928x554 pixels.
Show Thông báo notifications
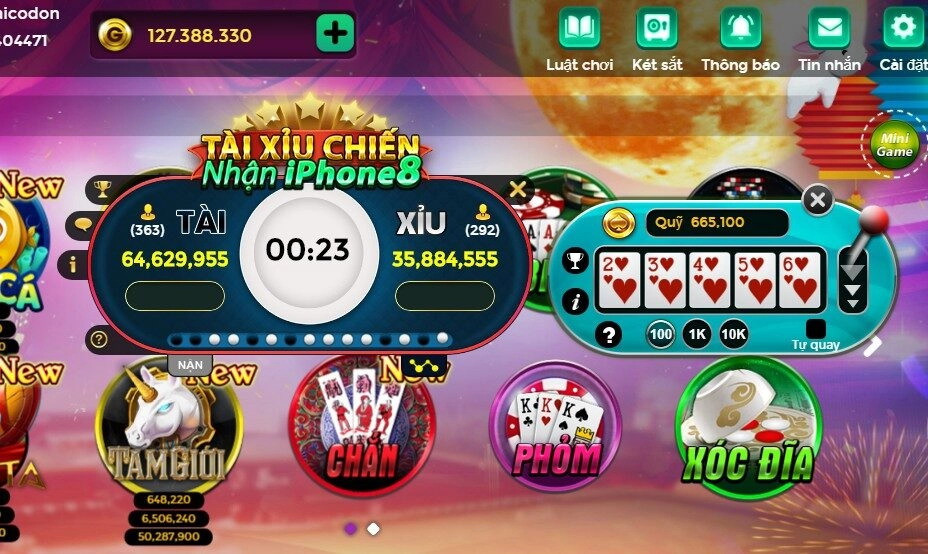click(x=740, y=28)
